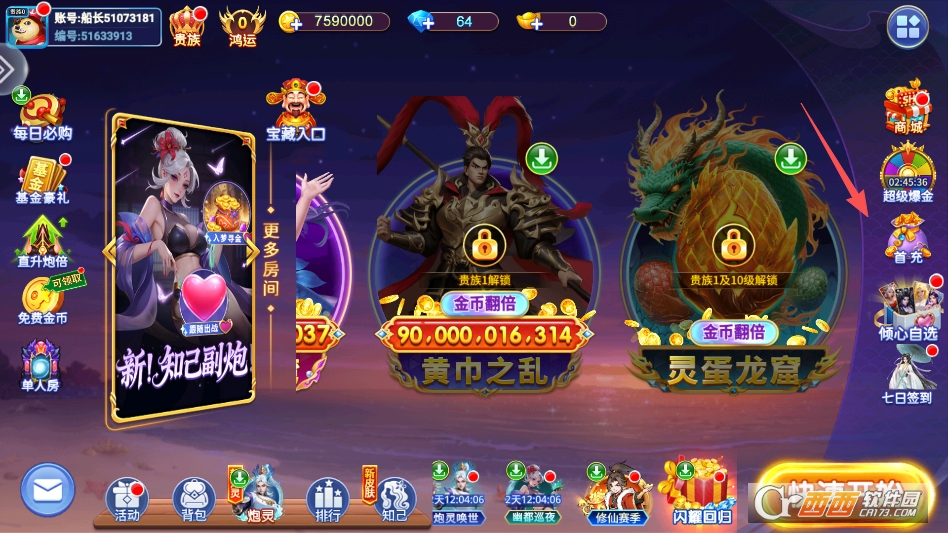Open the 倾心自选 selection event
The width and height of the screenshot is (948, 533).
coord(907,309)
